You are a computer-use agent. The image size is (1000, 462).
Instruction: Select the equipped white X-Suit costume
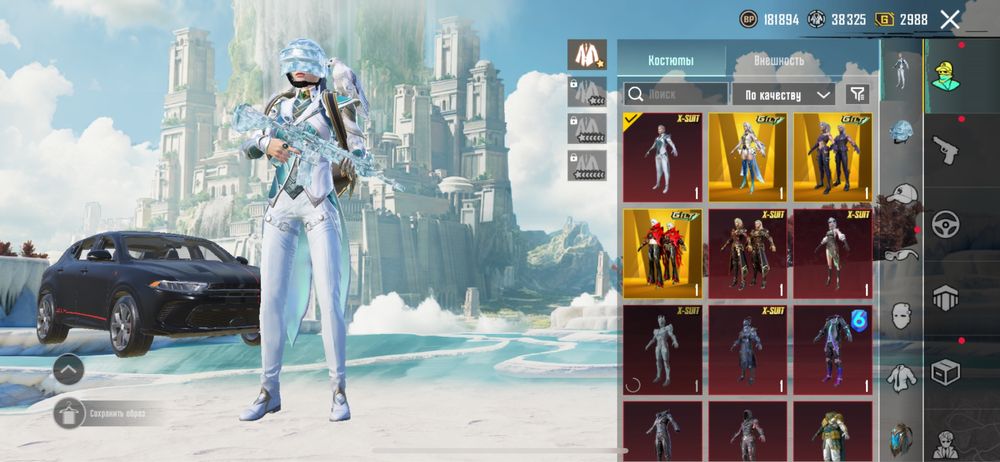coord(662,158)
